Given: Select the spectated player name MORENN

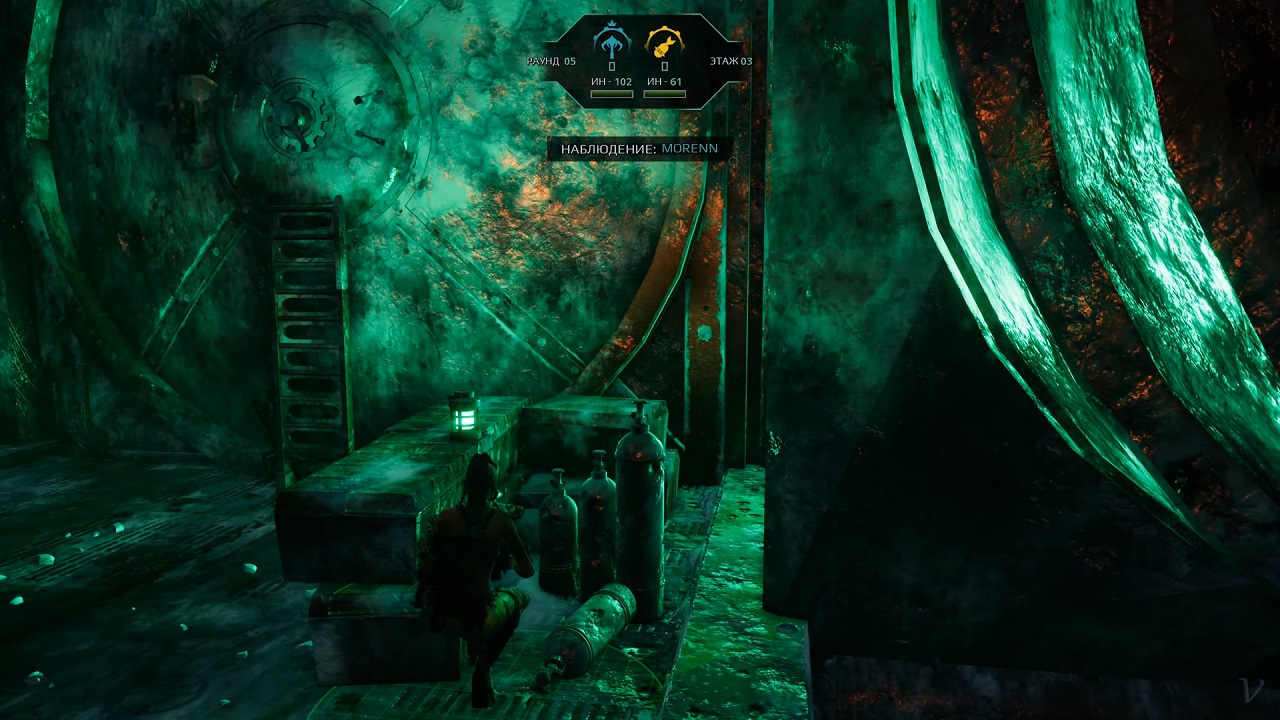Looking at the screenshot, I should (x=689, y=149).
